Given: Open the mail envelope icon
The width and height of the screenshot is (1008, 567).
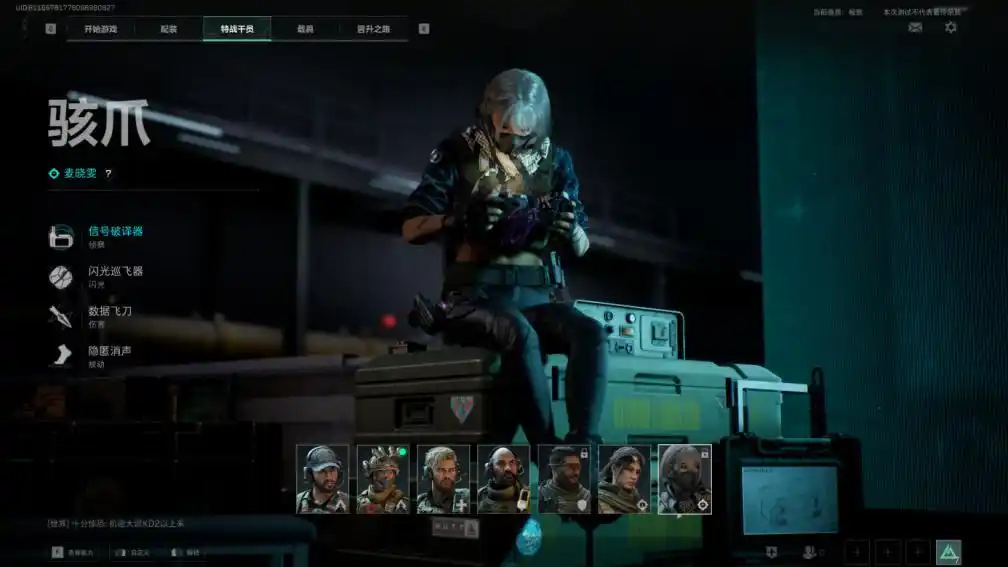Looking at the screenshot, I should [915, 28].
